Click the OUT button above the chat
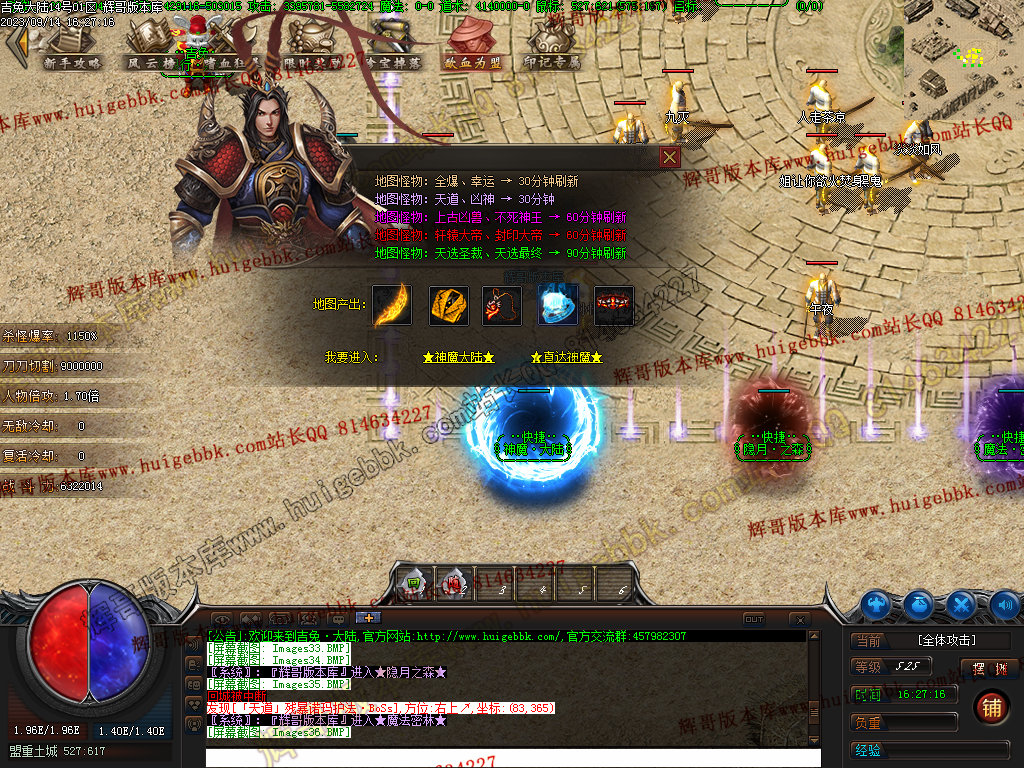 click(x=754, y=619)
